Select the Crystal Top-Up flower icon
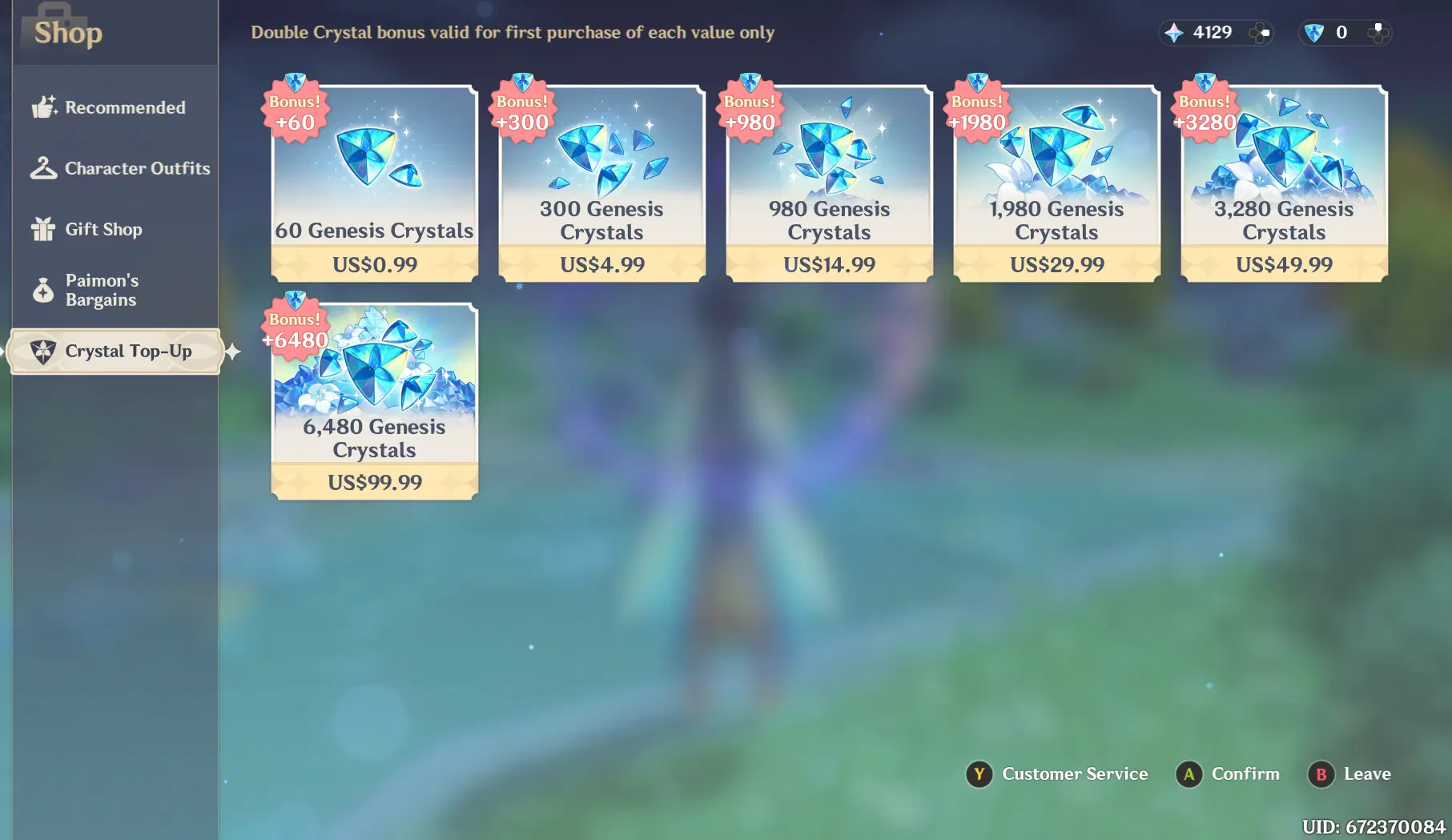The height and width of the screenshot is (840, 1452). pyautogui.click(x=42, y=351)
